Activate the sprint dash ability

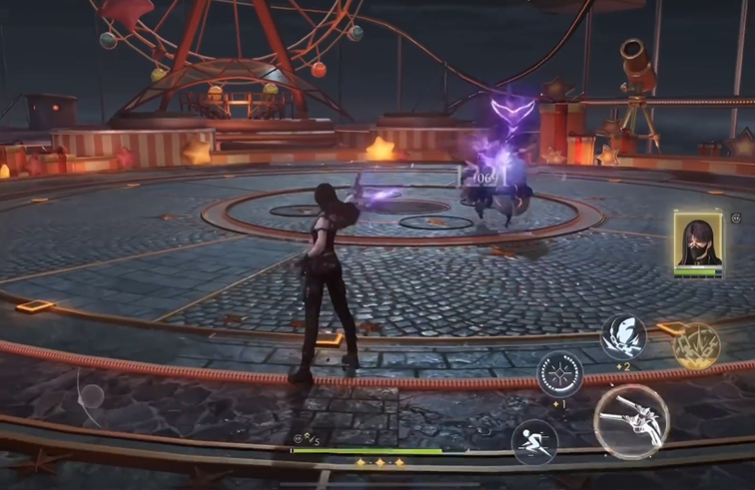coord(534,442)
